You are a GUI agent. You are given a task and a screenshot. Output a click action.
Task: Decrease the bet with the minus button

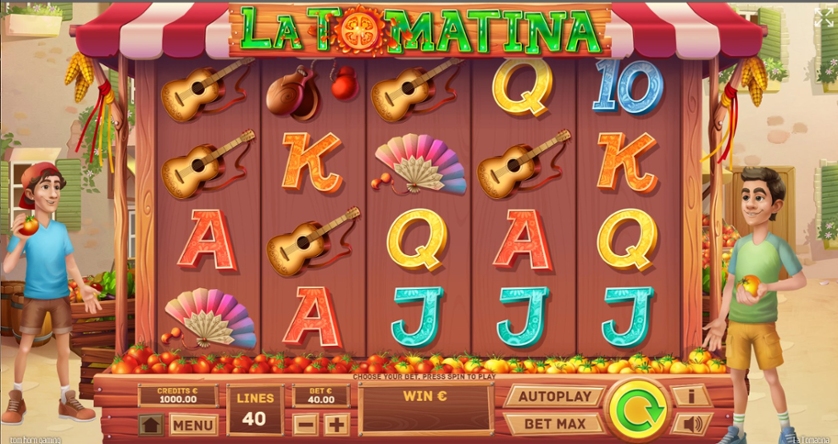click(306, 424)
